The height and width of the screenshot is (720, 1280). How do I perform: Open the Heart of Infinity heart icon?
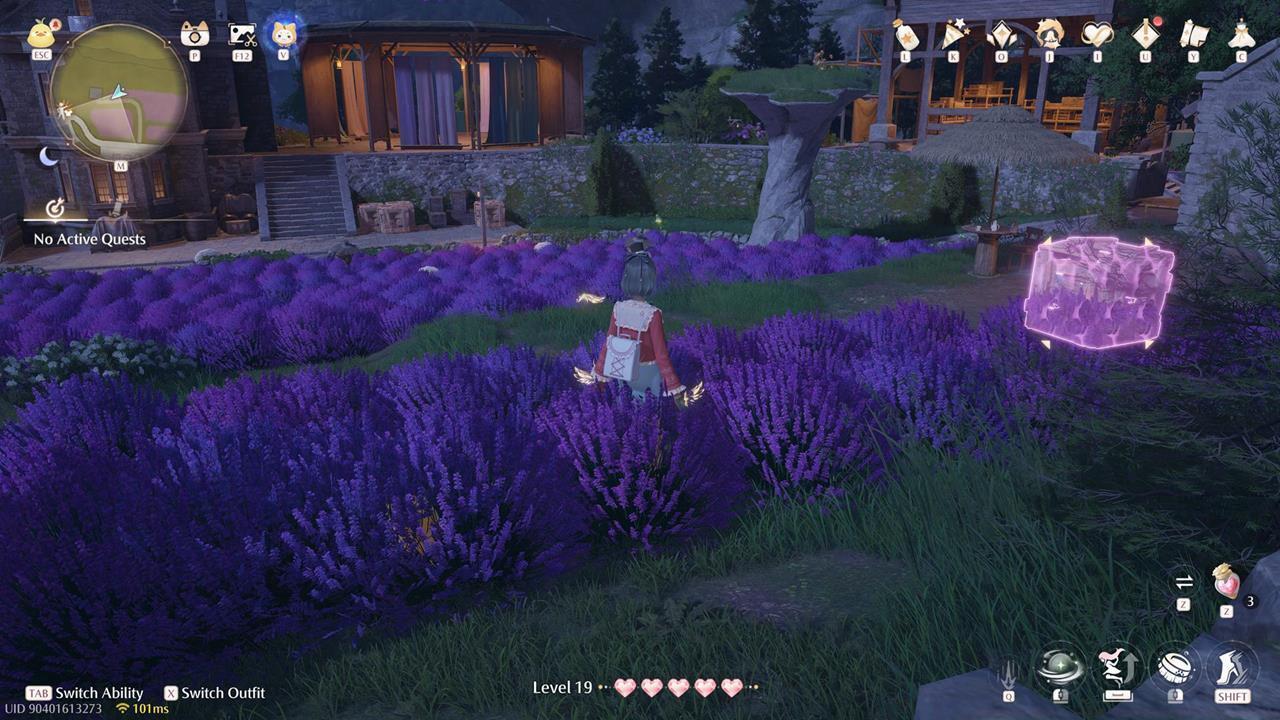point(1097,33)
